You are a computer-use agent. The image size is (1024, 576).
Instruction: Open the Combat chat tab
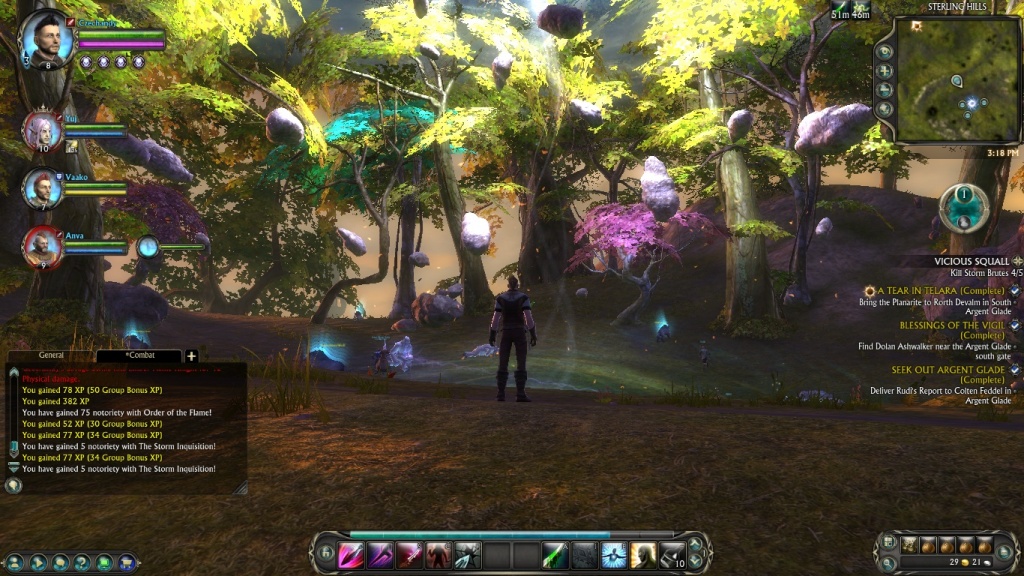139,355
